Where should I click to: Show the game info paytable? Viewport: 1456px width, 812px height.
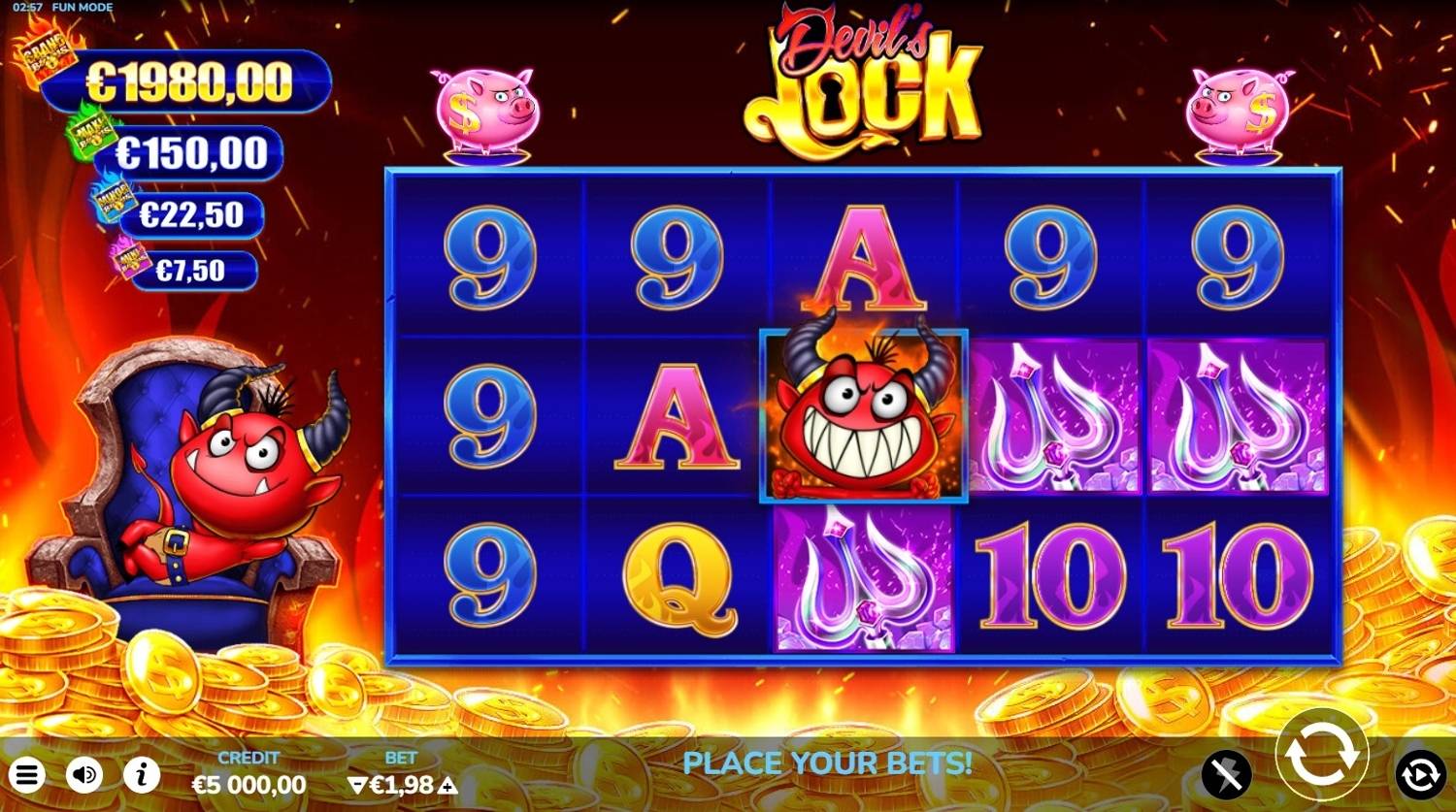[x=142, y=774]
